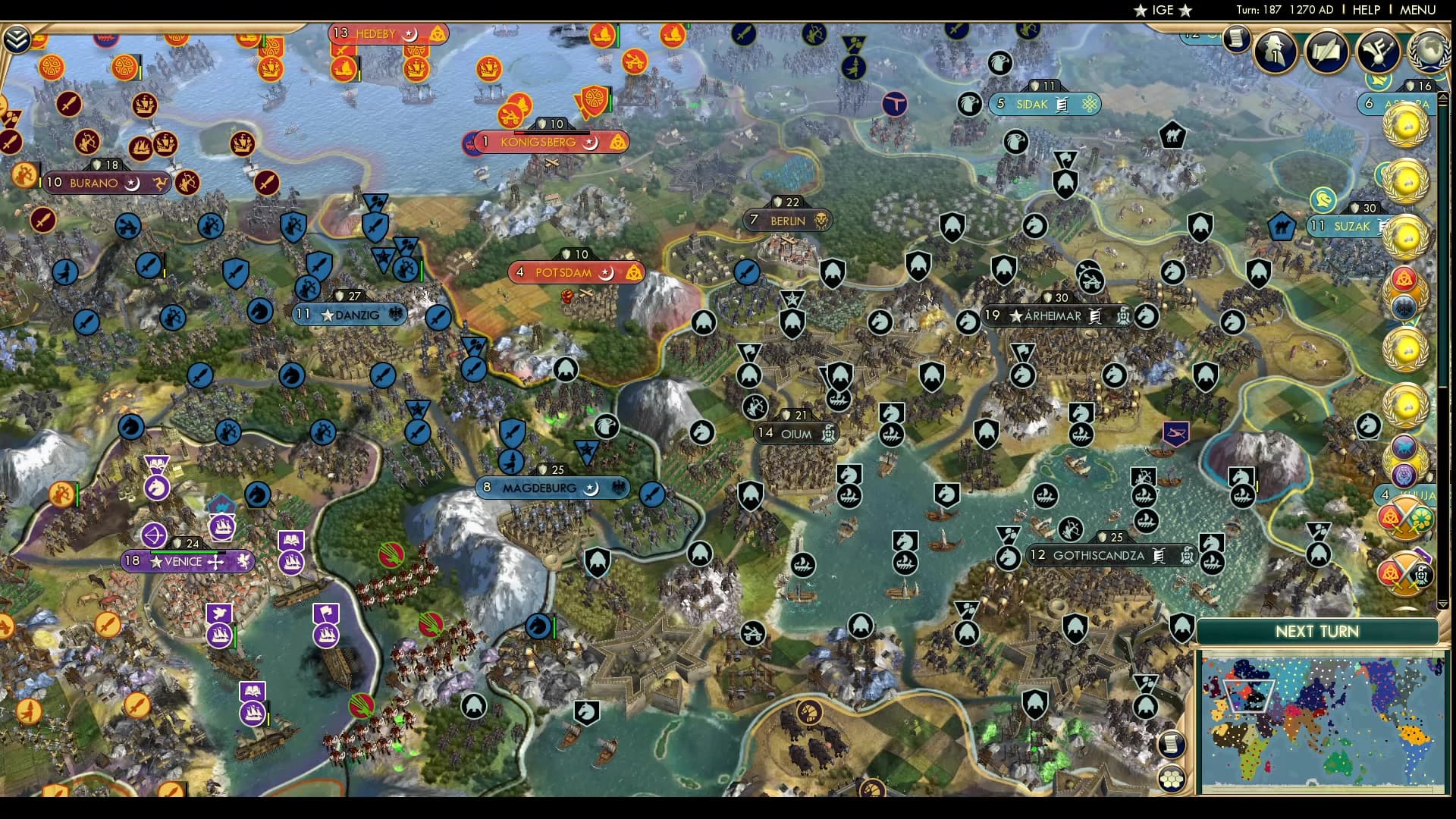Click the up arrow atop the notification scrollbar
1456x819 pixels.
click(1443, 97)
